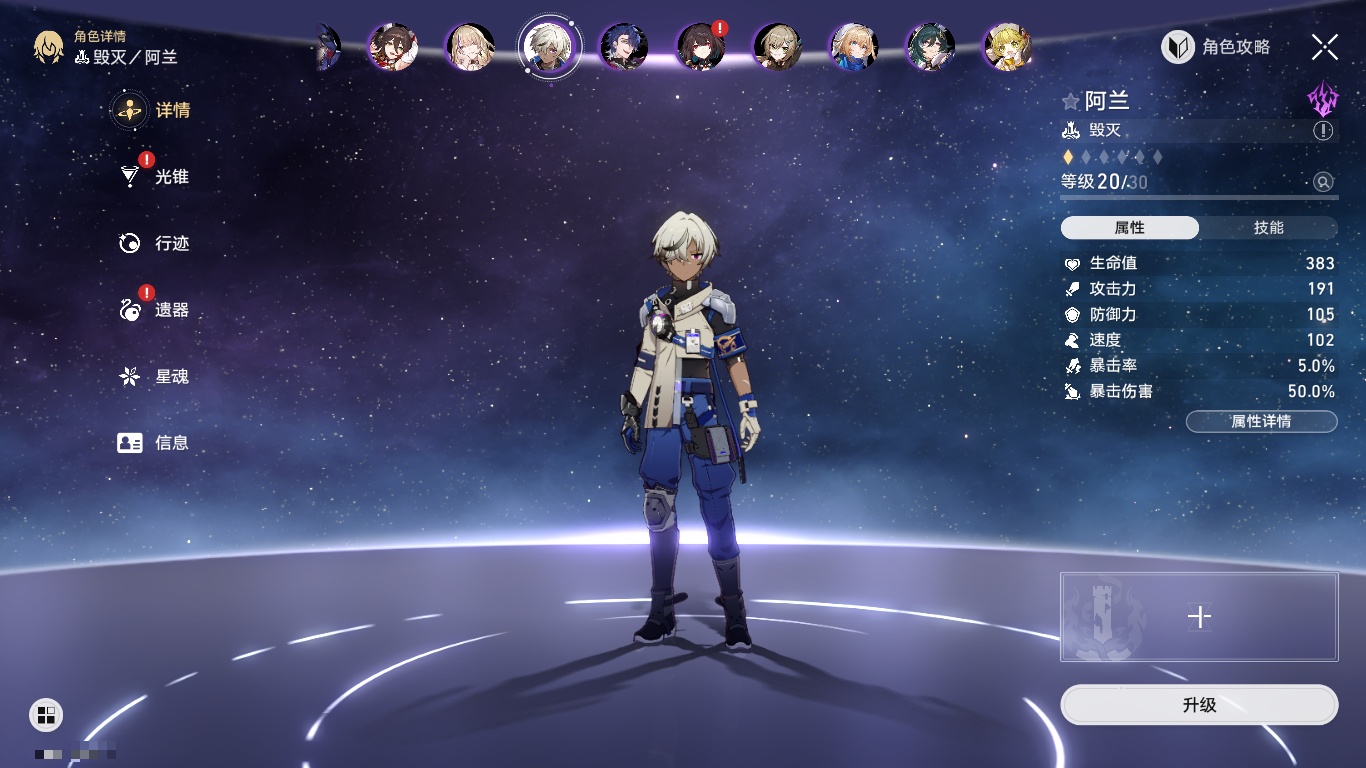Switch to the 技能 skills tab

[1268, 228]
